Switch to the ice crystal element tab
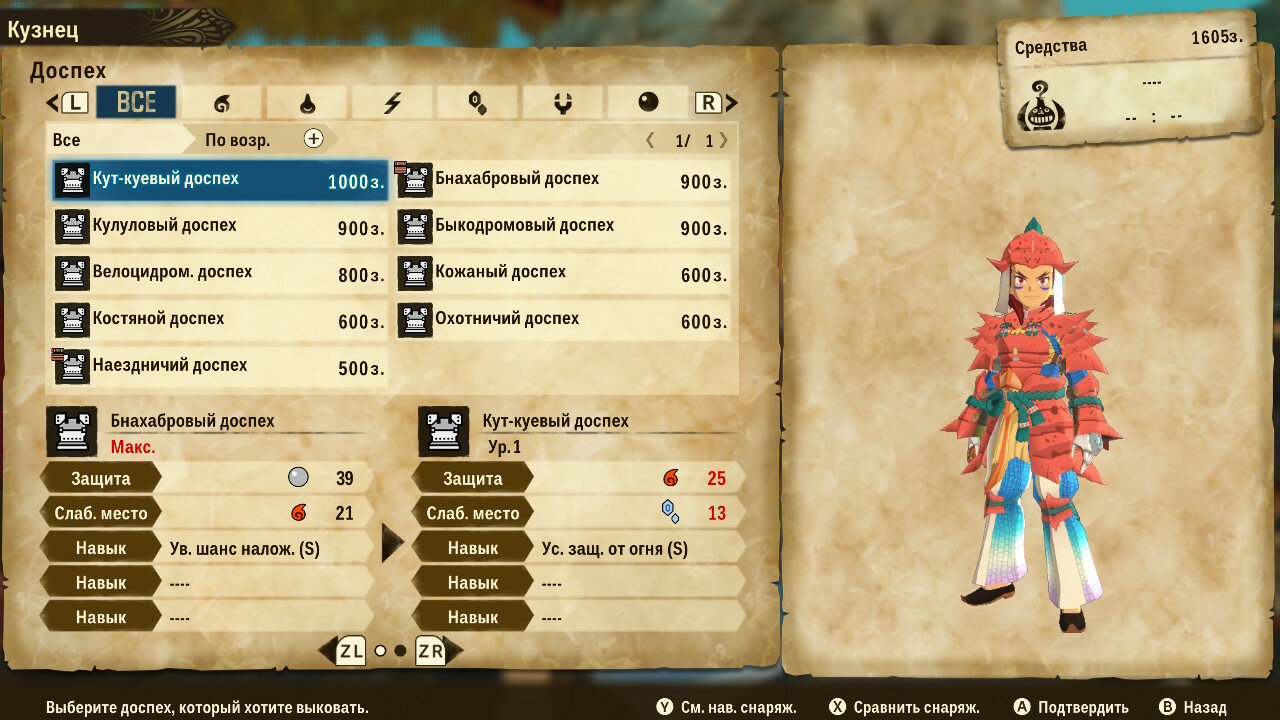The width and height of the screenshot is (1280, 720). point(477,102)
